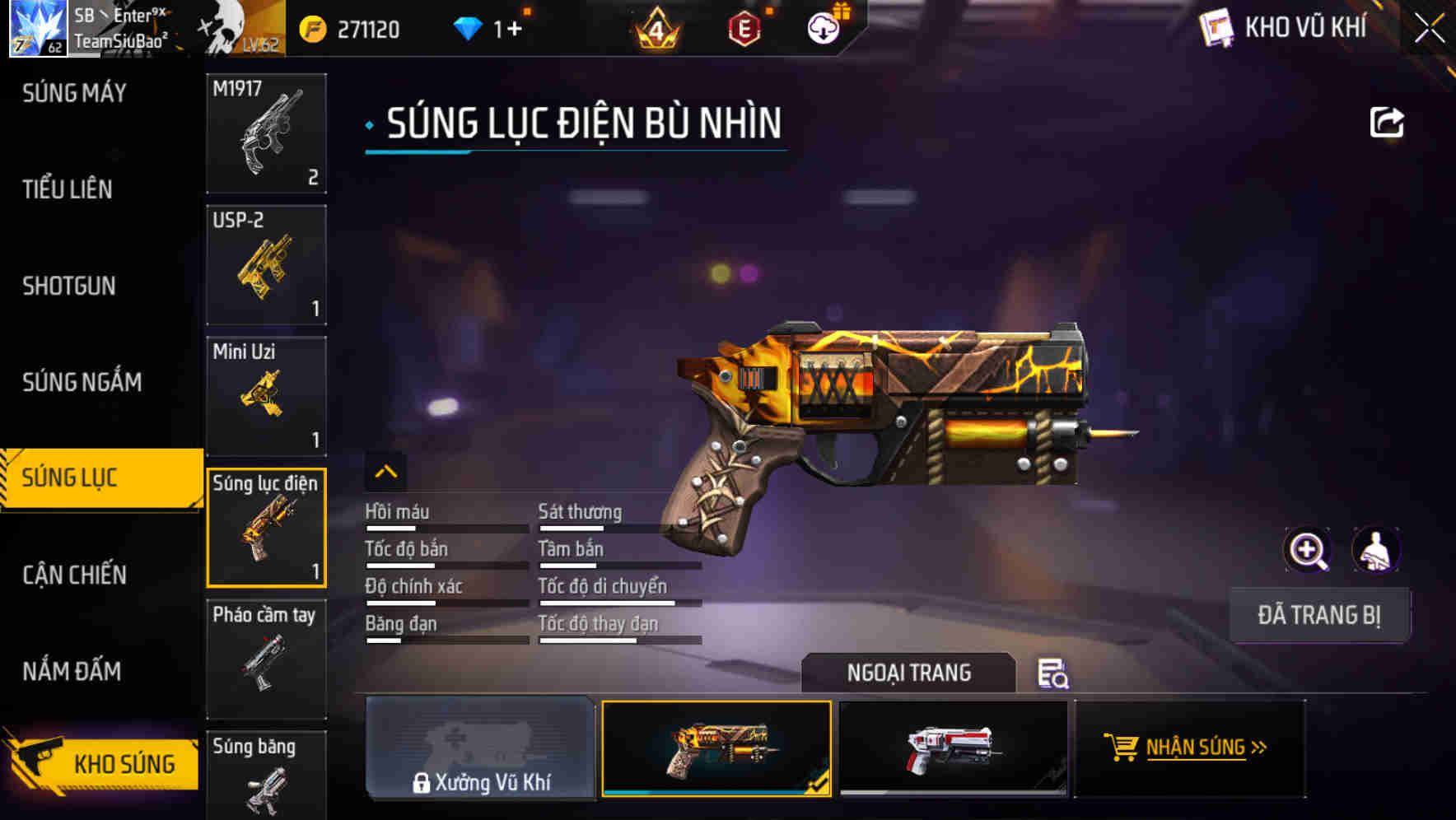Open the character preview icon
Viewport: 1456px width, 820px height.
coord(1377,550)
